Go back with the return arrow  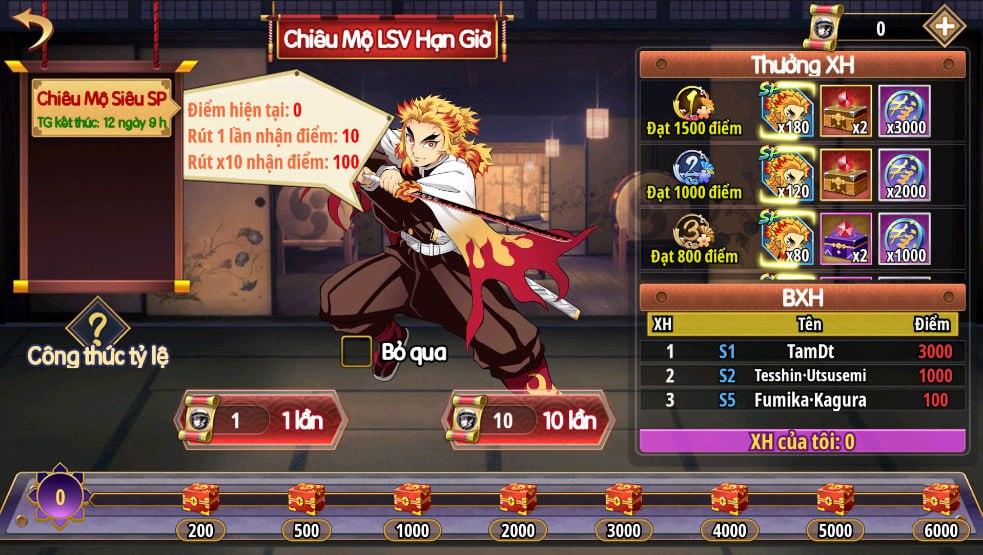(33, 30)
